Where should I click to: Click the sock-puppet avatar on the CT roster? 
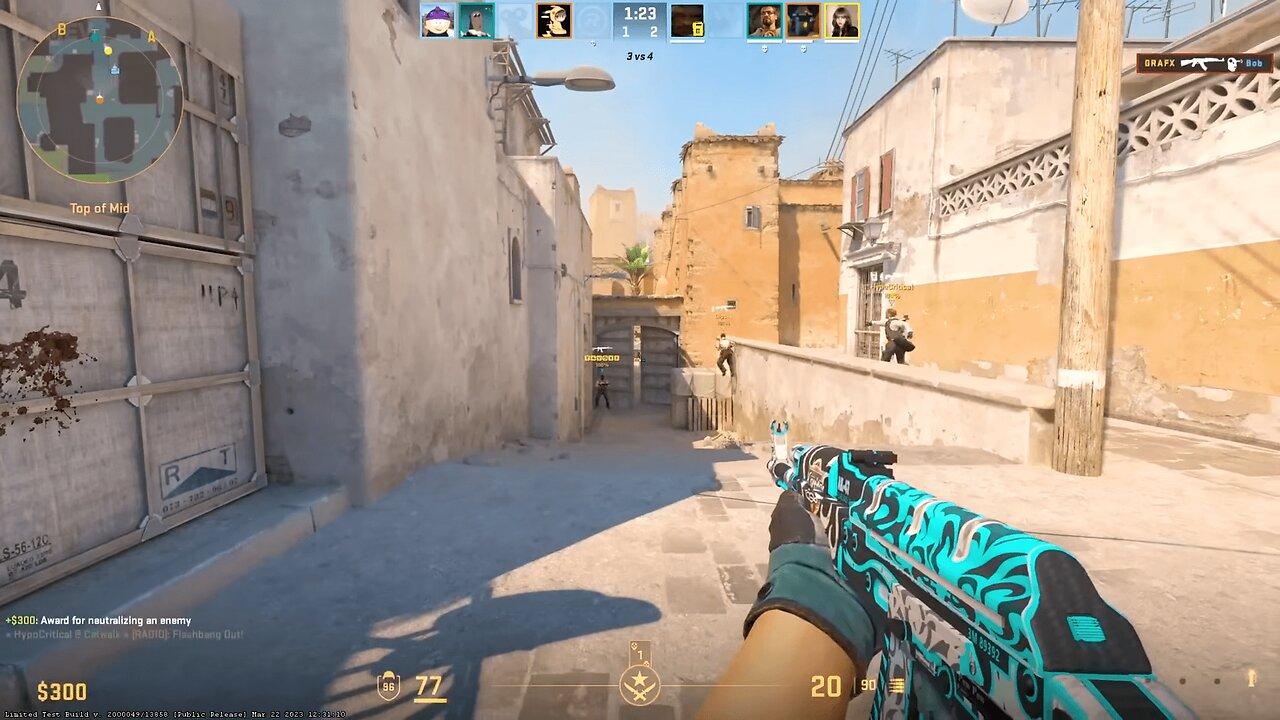coord(477,19)
